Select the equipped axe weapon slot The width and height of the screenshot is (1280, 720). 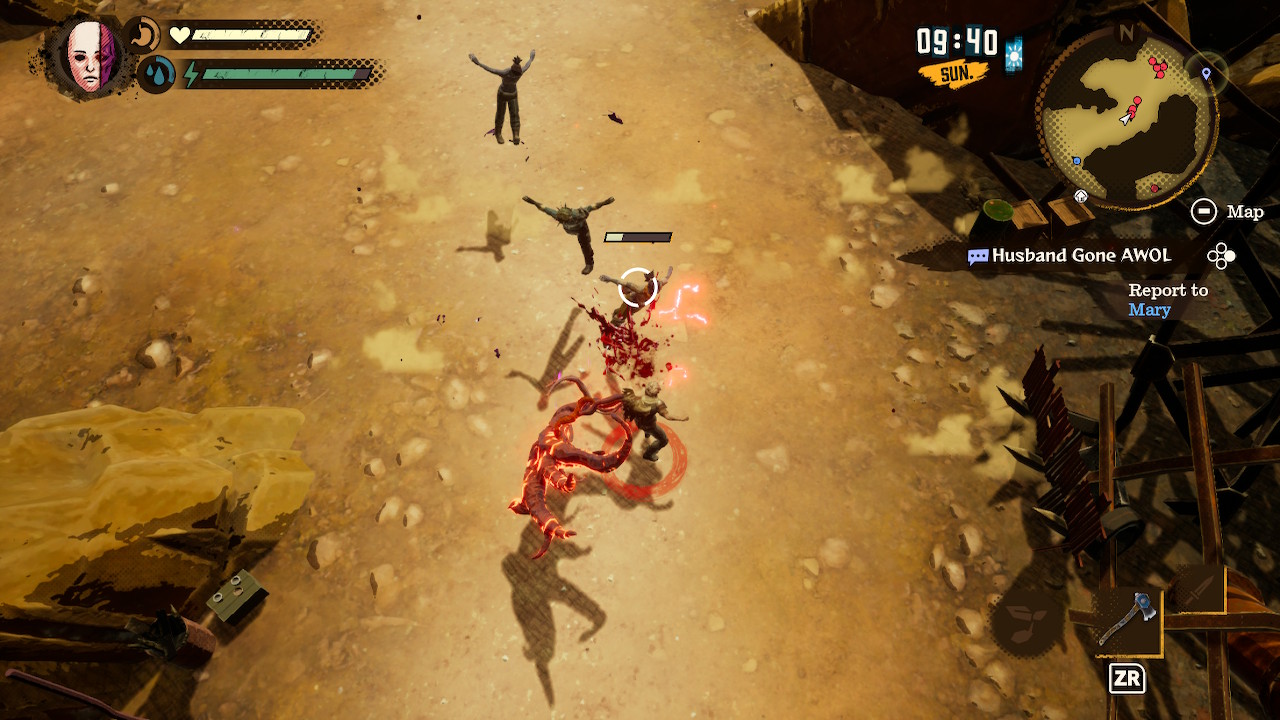pos(1127,620)
